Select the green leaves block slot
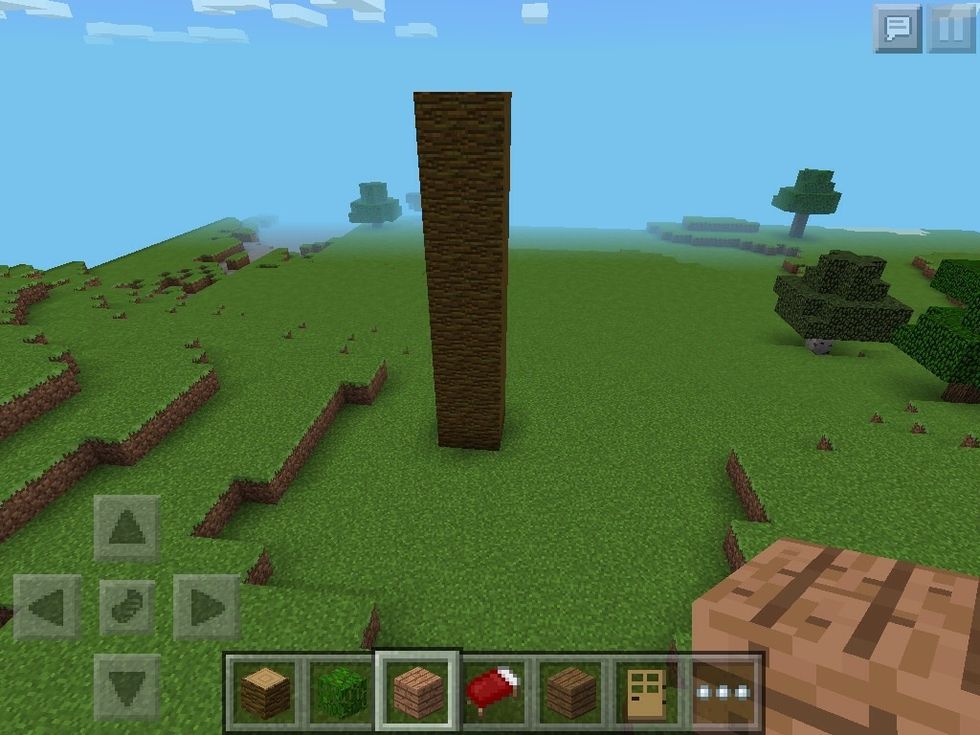The width and height of the screenshot is (980, 735). [340, 691]
